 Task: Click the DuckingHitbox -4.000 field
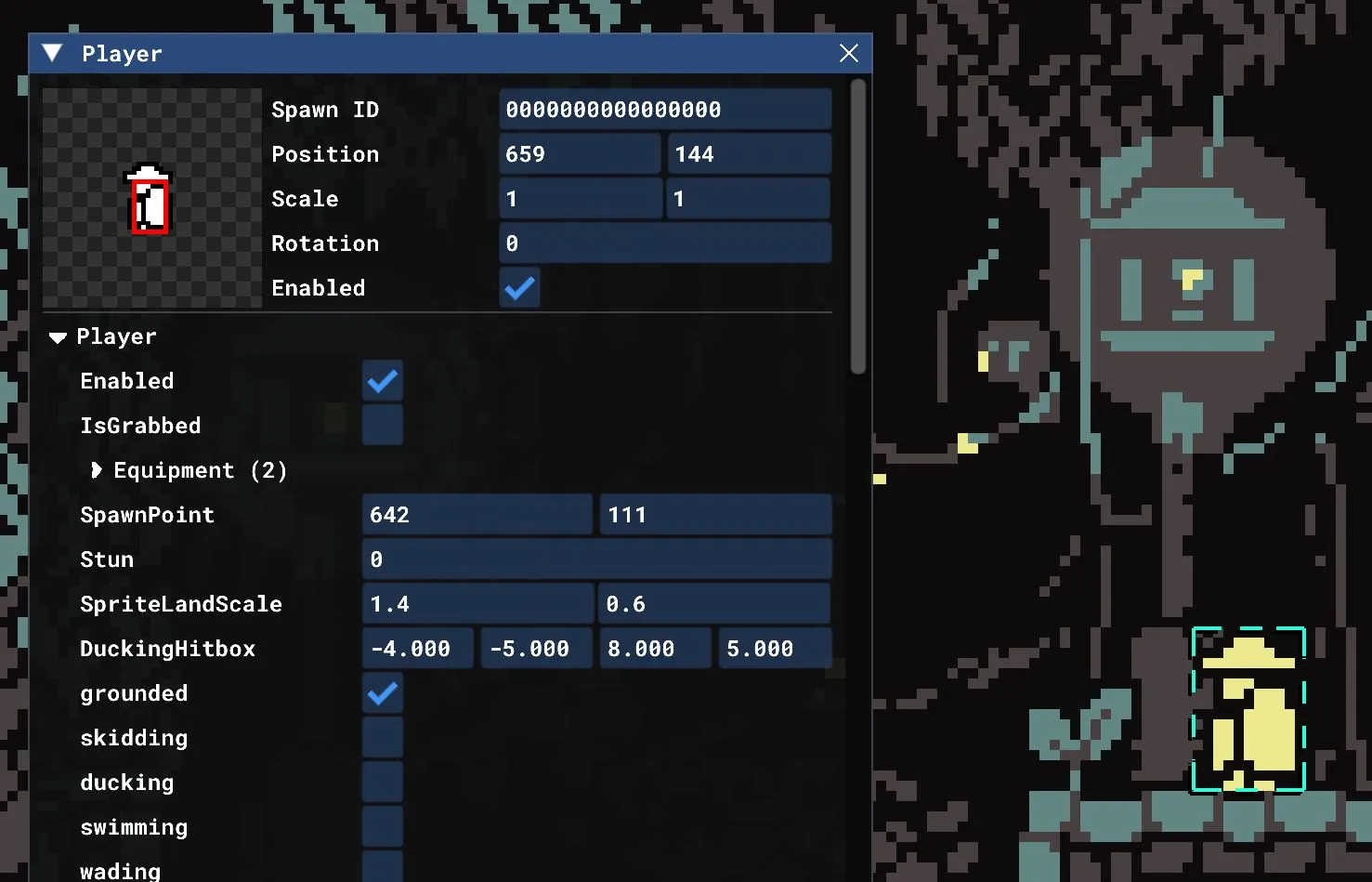pyautogui.click(x=417, y=648)
